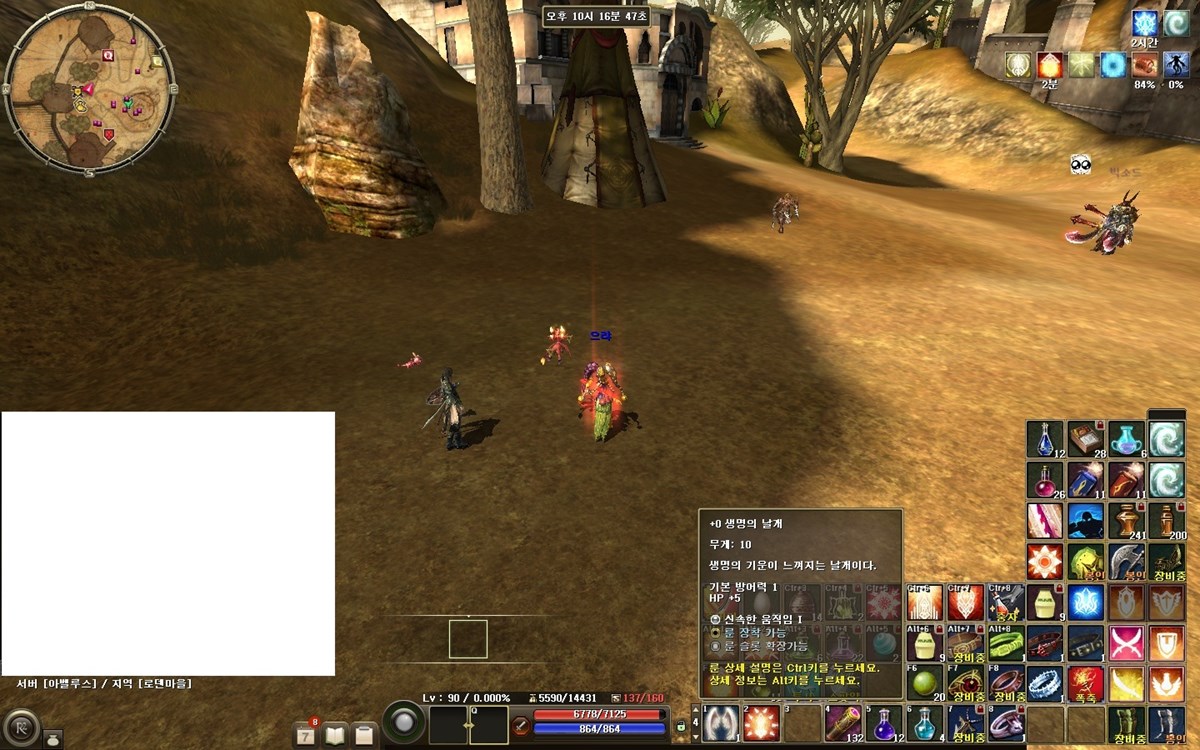Use the white wings item in slot 1

click(721, 723)
